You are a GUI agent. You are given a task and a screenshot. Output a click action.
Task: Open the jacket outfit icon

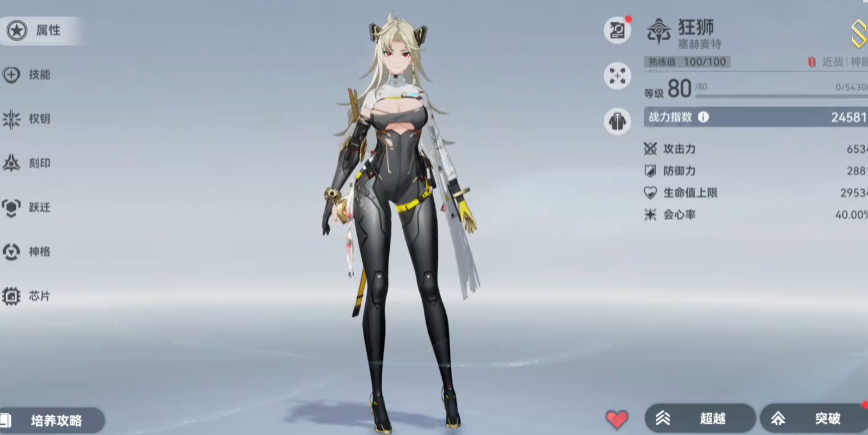tap(617, 121)
